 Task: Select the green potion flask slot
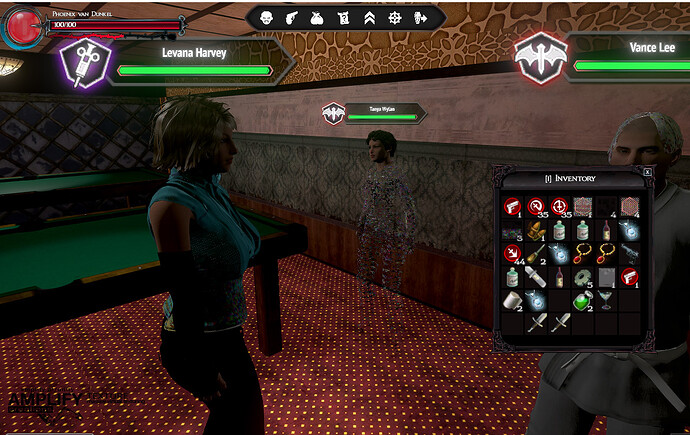click(581, 299)
